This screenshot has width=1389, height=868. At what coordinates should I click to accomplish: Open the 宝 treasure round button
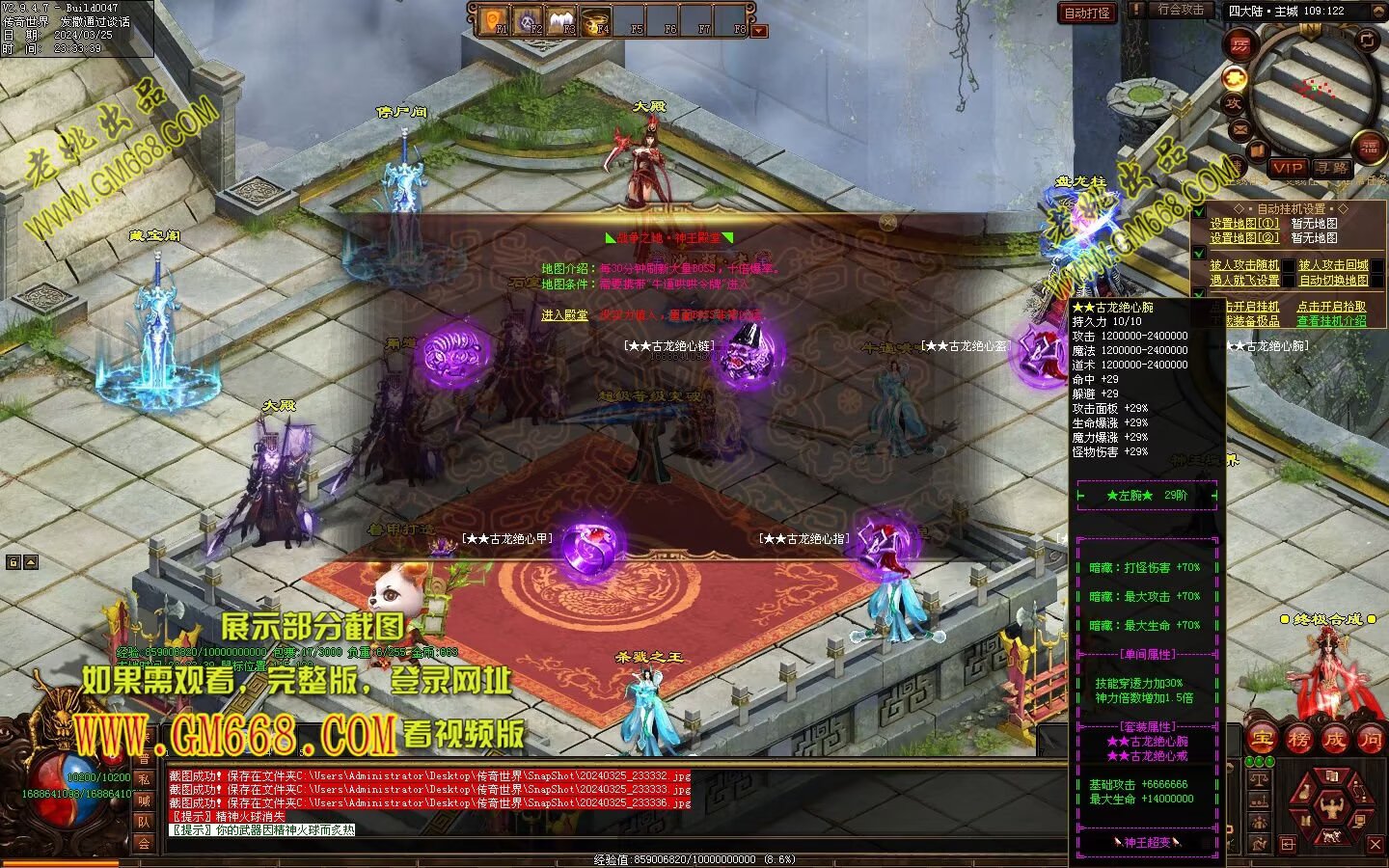(1261, 740)
